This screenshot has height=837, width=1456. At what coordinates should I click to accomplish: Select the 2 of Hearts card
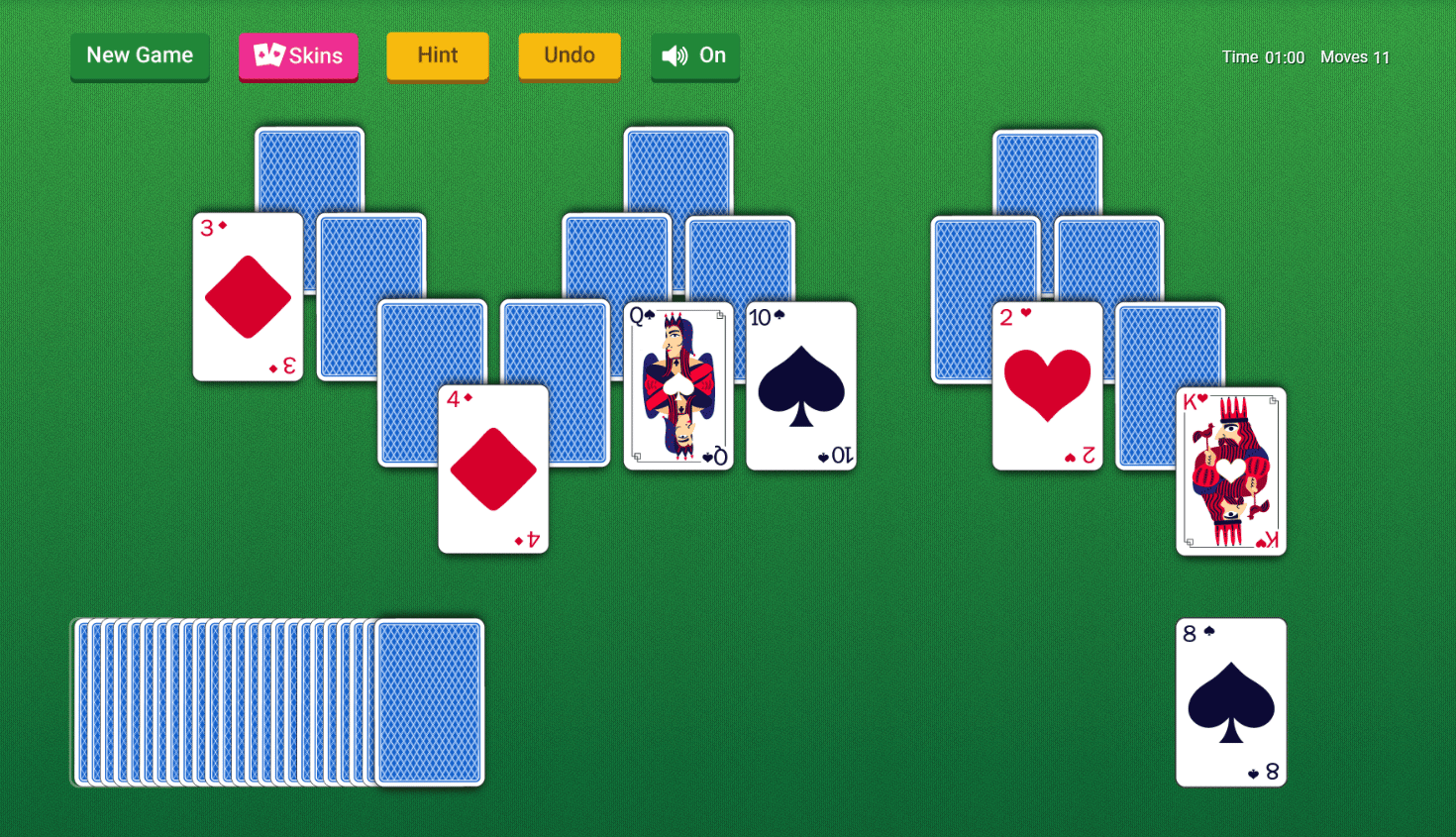[1047, 386]
